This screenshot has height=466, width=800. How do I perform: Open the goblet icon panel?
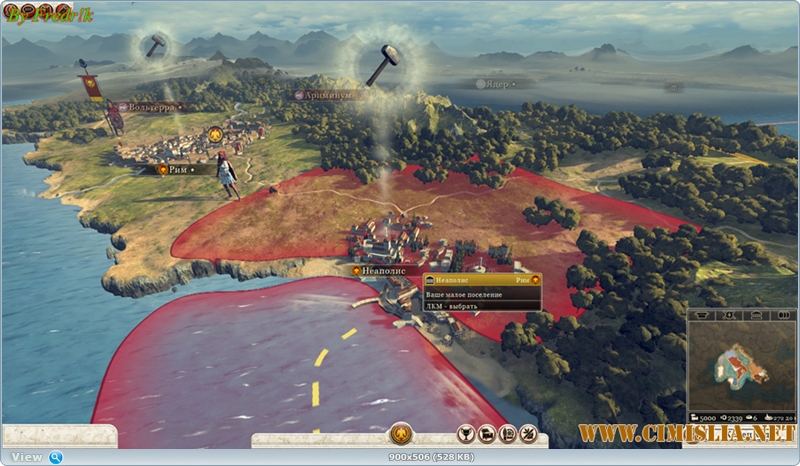[x=466, y=434]
